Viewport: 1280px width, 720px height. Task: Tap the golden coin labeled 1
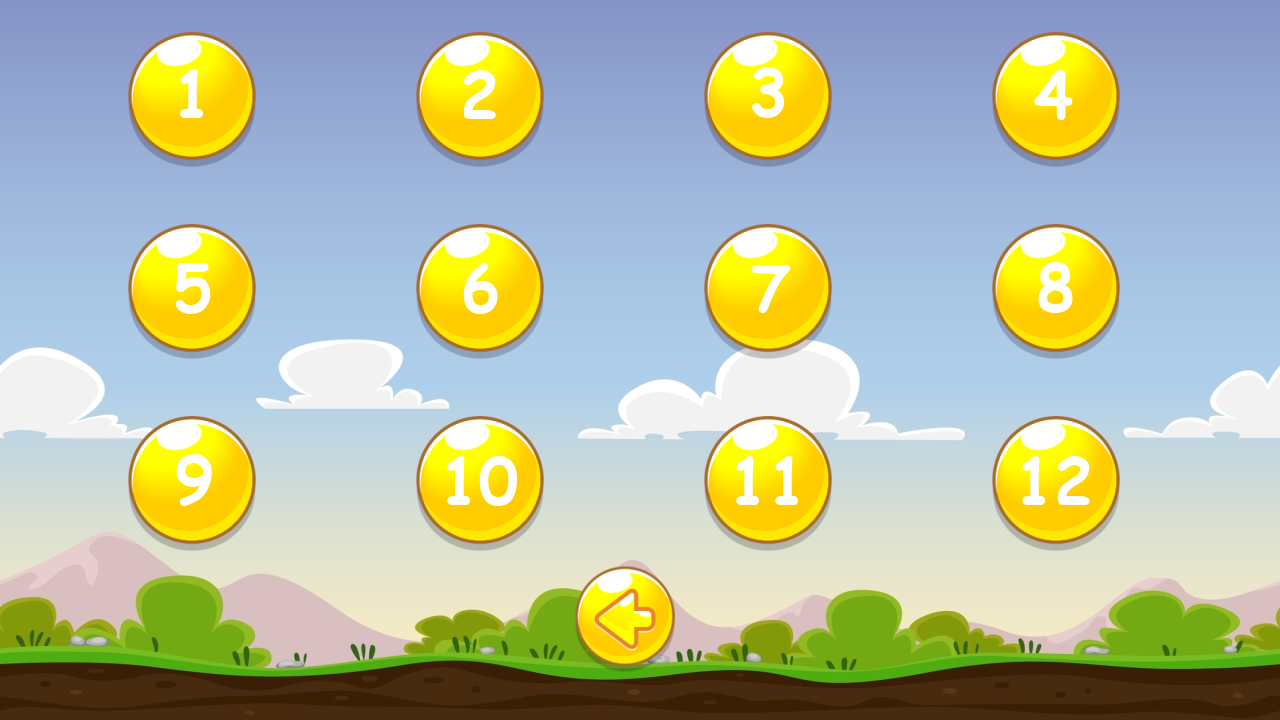191,95
